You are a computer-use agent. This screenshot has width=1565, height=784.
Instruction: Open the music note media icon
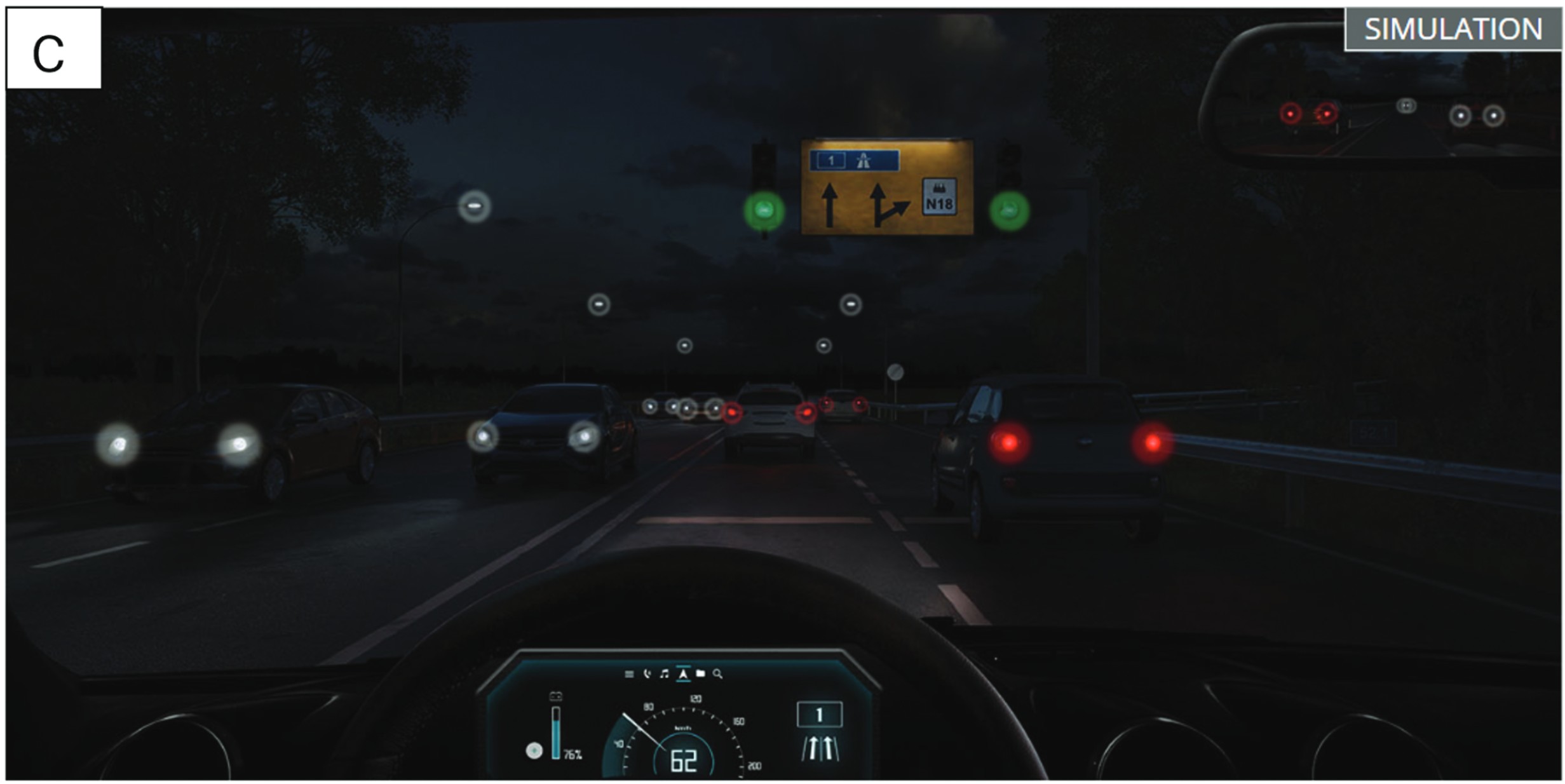[665, 673]
